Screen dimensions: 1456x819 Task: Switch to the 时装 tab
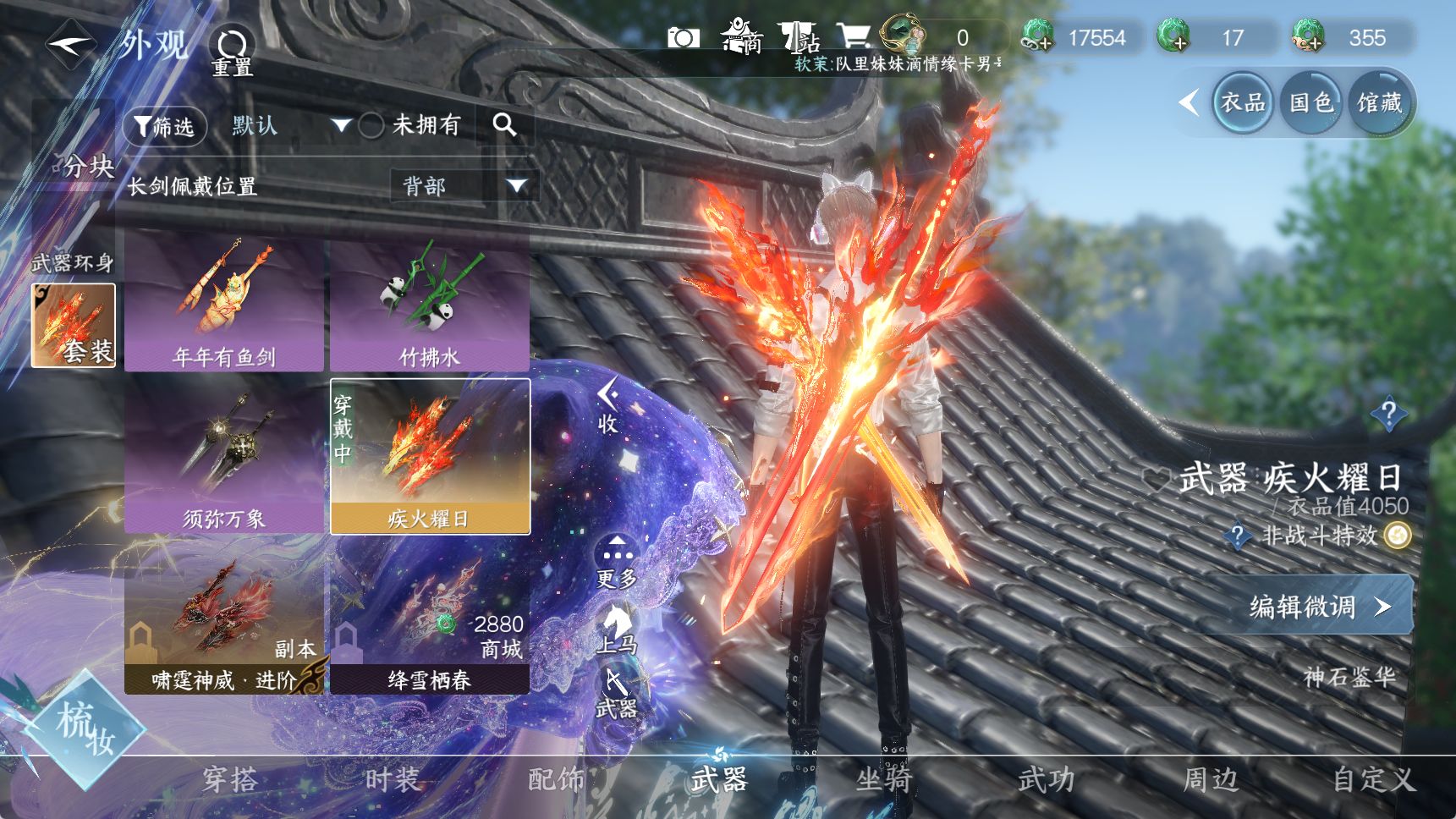click(393, 779)
